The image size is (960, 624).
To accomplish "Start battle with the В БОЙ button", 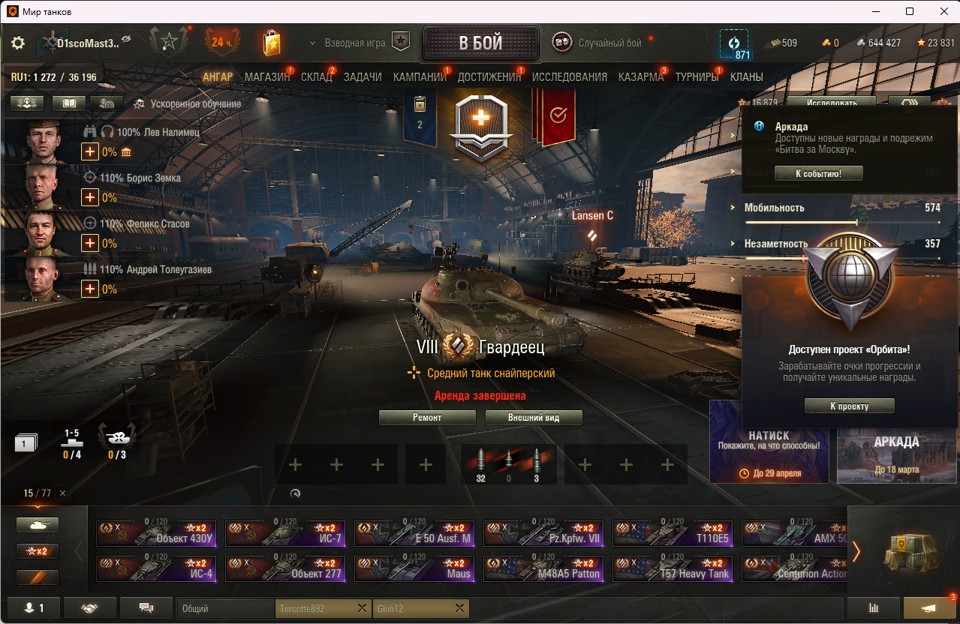I will [x=481, y=43].
